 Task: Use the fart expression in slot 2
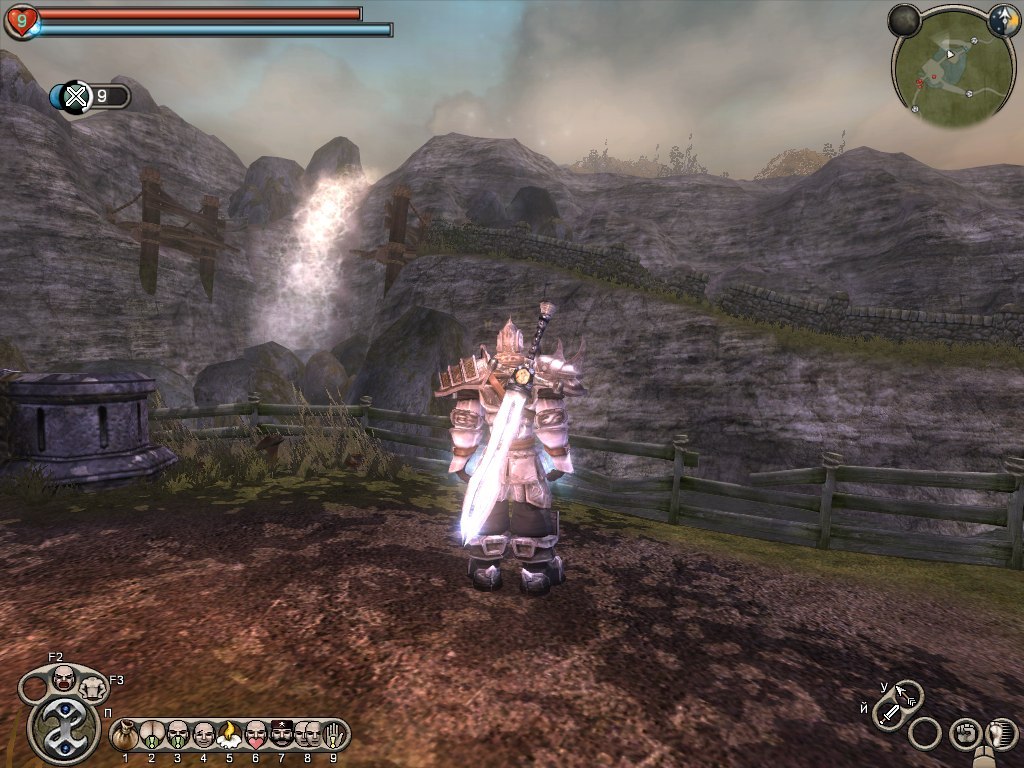pyautogui.click(x=152, y=735)
